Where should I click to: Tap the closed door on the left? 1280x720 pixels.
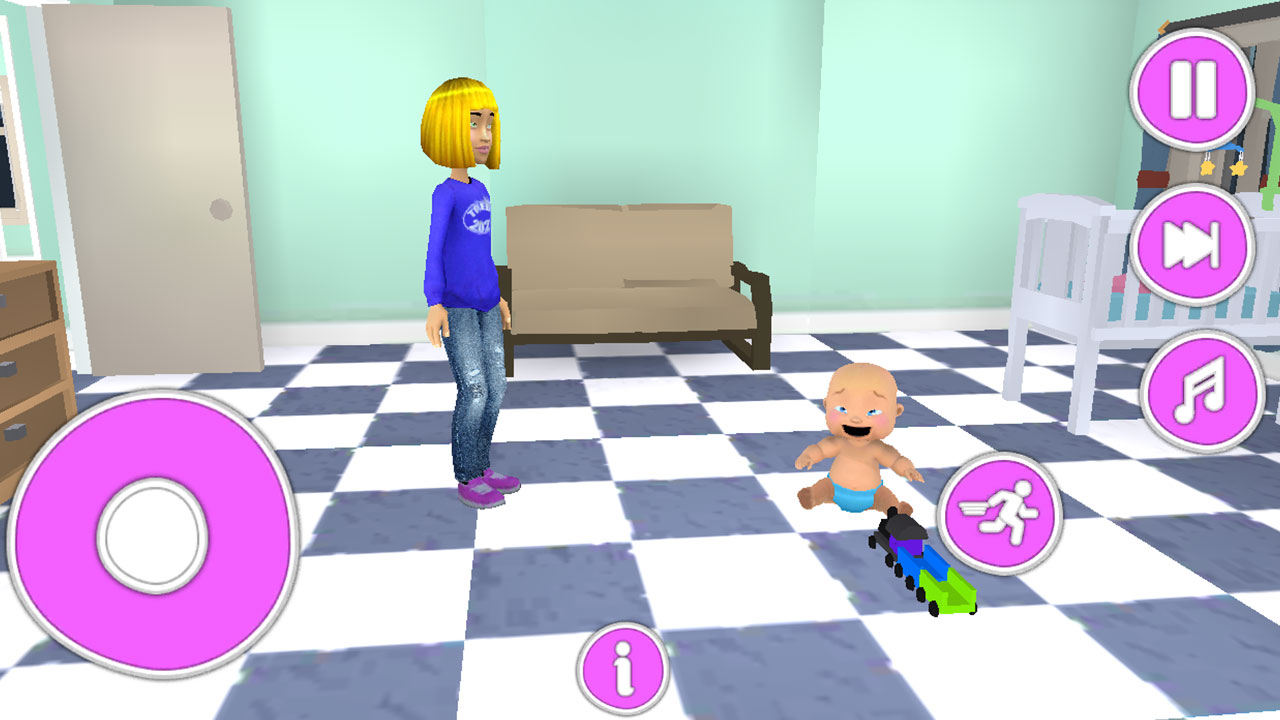pos(155,190)
